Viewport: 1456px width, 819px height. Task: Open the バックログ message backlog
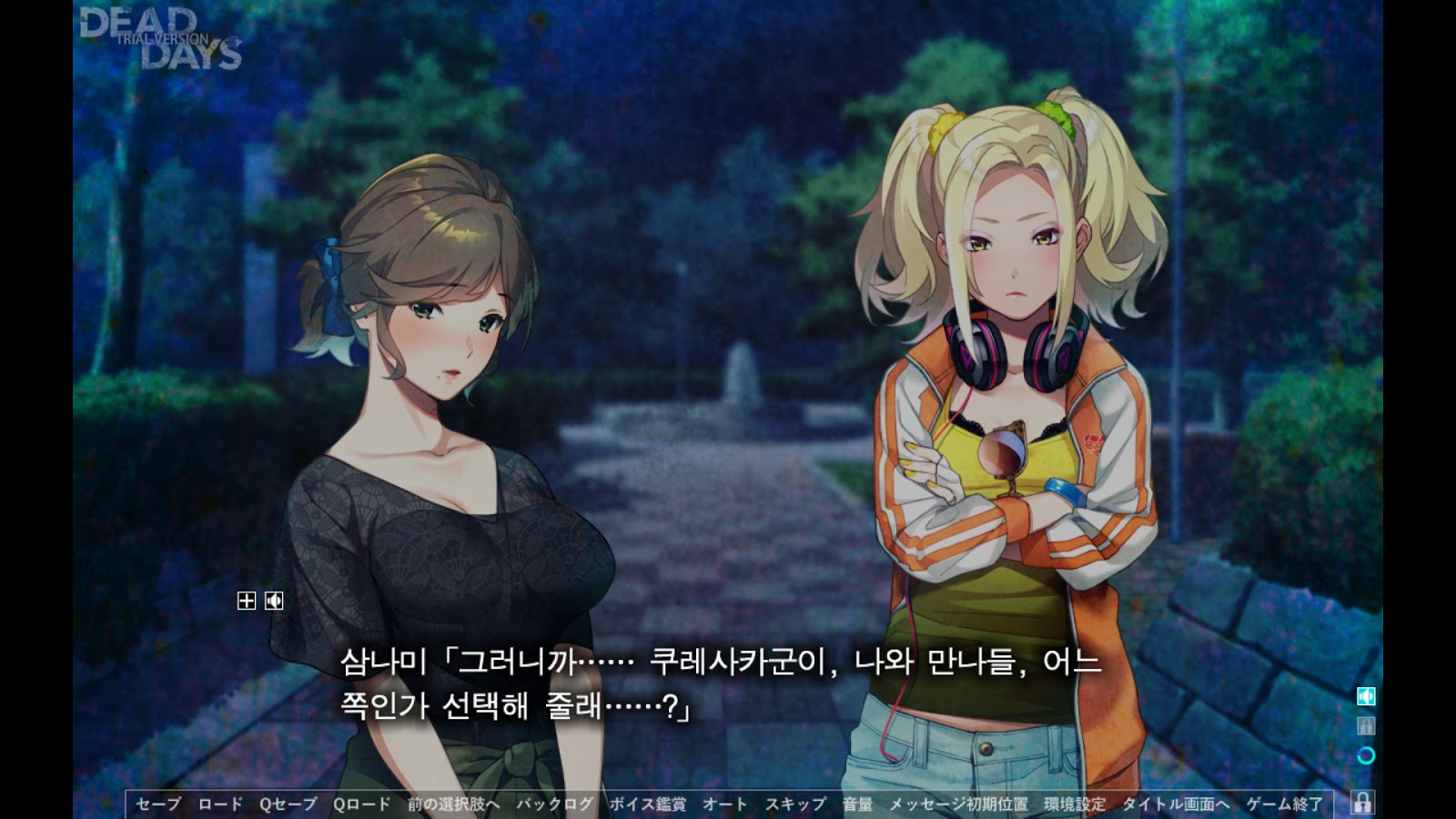[x=553, y=804]
